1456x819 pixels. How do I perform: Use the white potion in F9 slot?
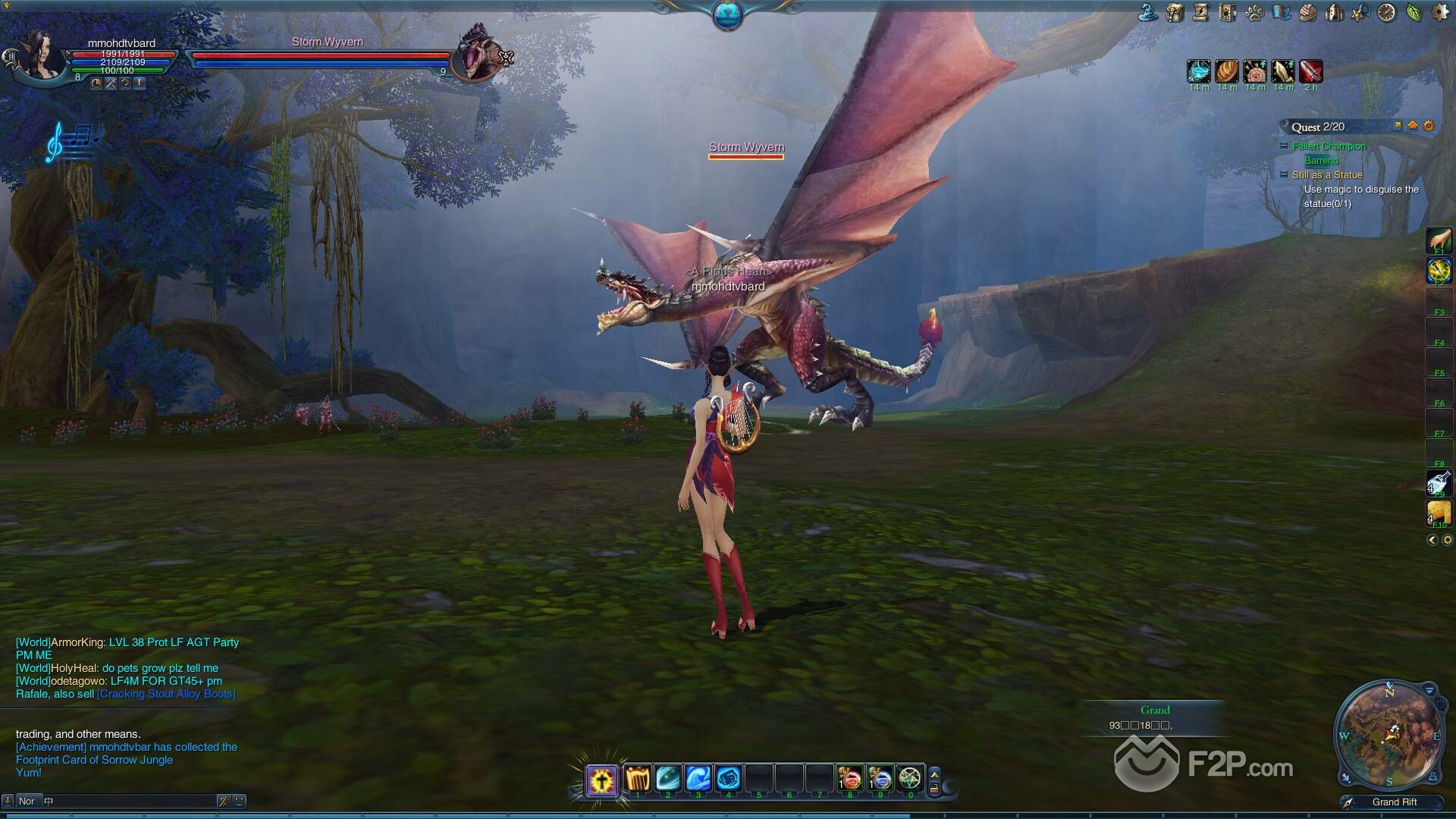[x=1439, y=482]
